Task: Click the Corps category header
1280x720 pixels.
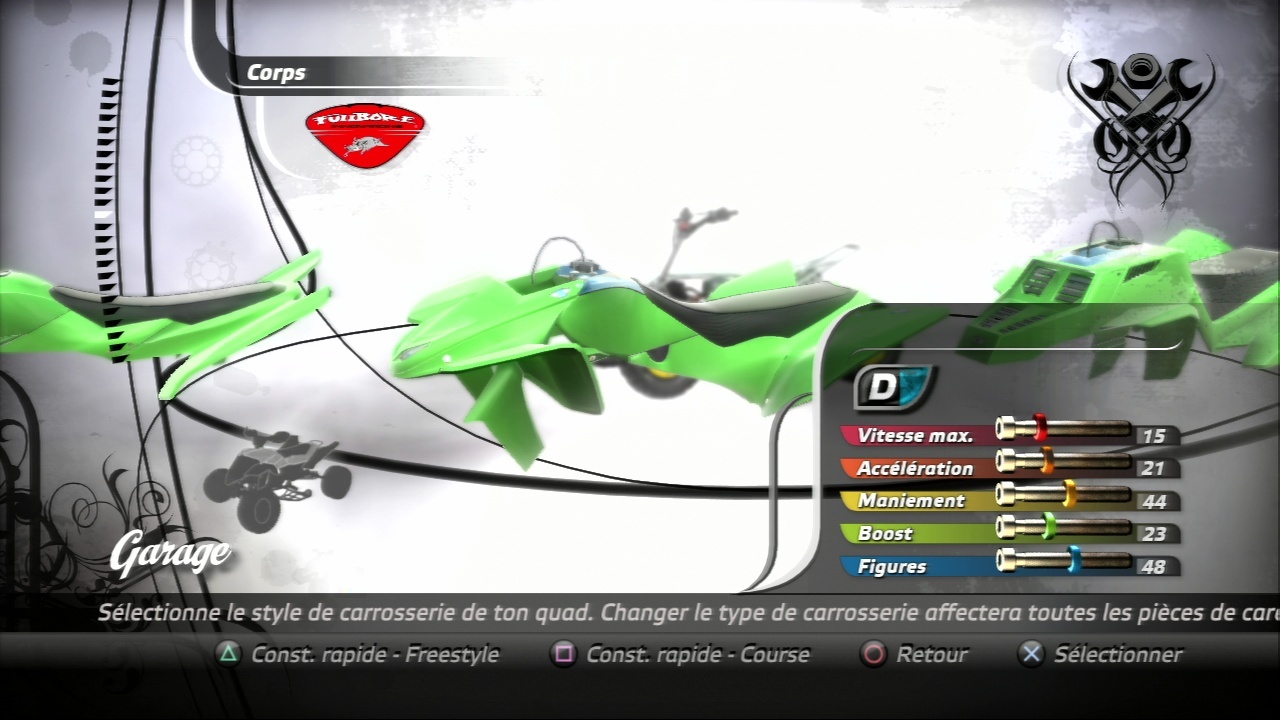Action: pyautogui.click(x=277, y=73)
